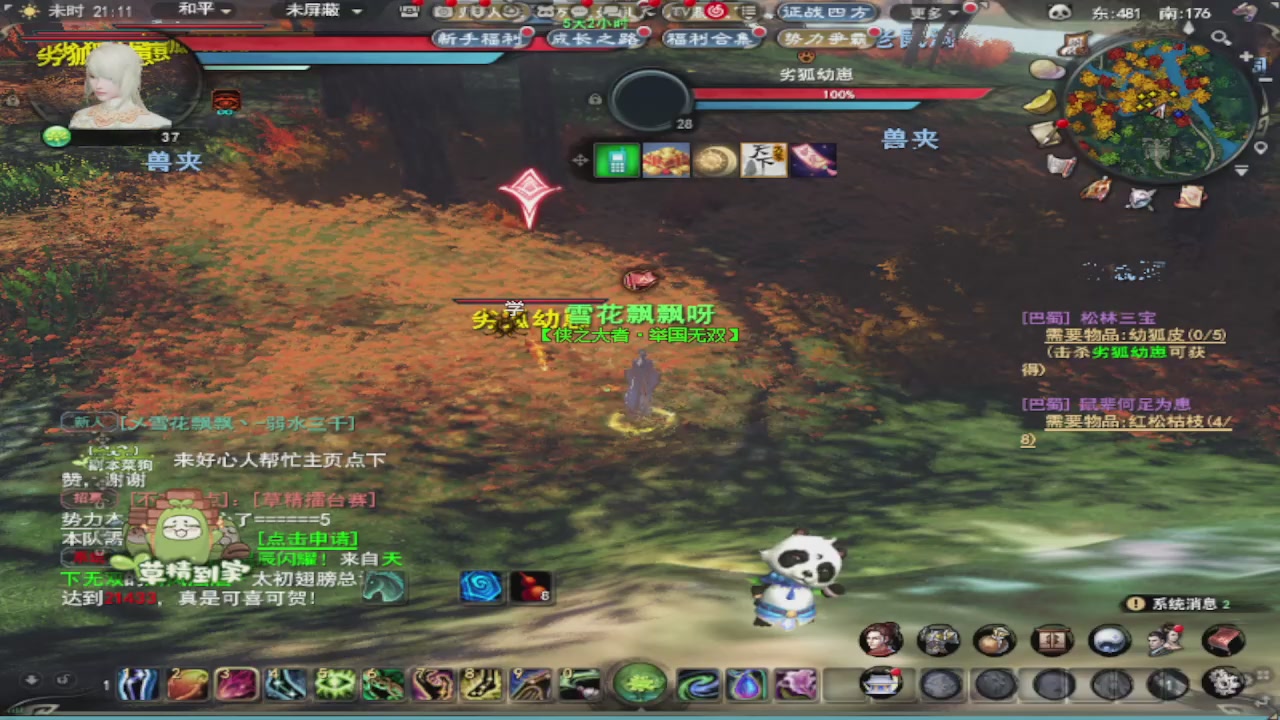The image size is (1280, 720).
Task: Open the 和平 mode dropdown
Action: tap(205, 11)
